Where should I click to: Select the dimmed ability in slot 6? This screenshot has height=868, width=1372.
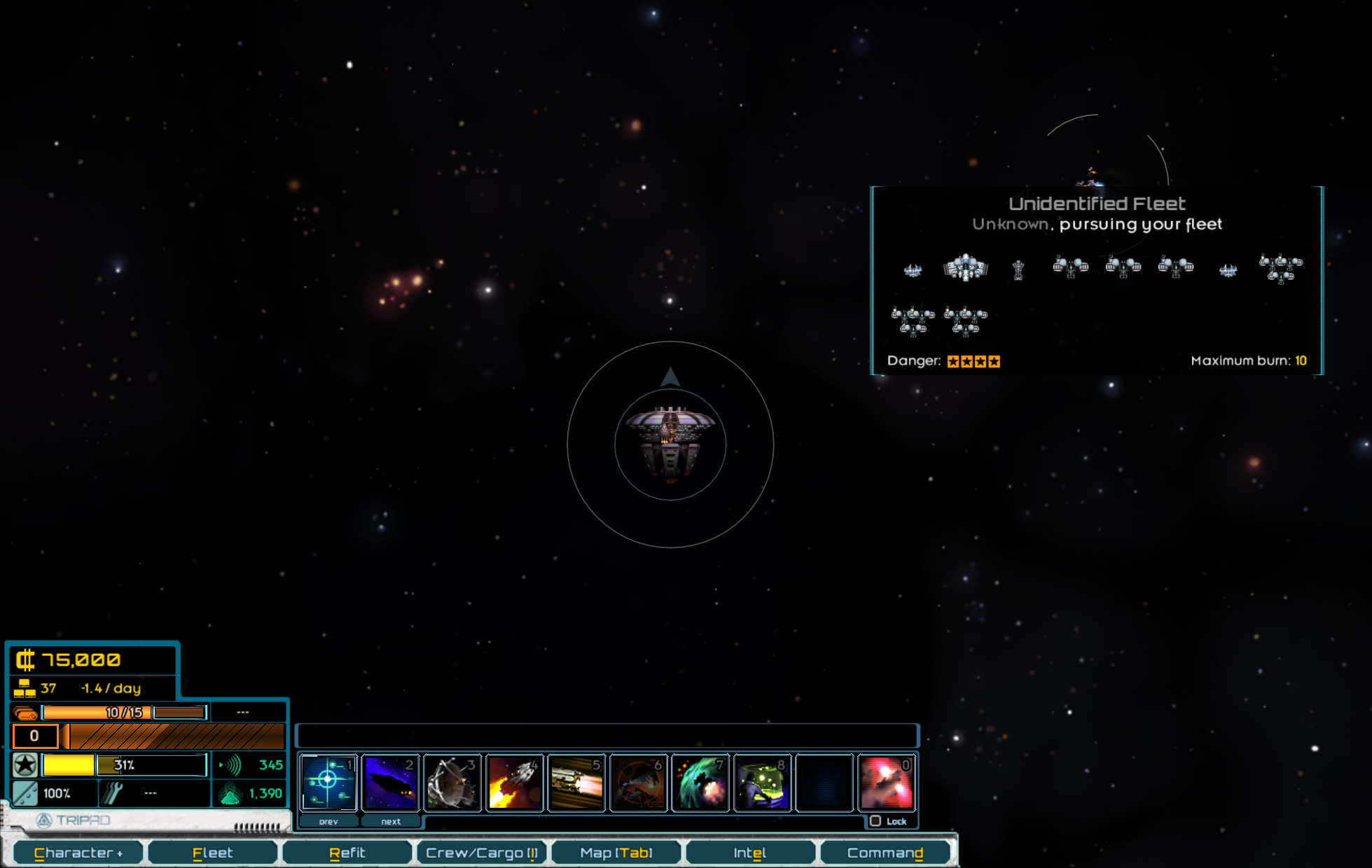pos(639,782)
